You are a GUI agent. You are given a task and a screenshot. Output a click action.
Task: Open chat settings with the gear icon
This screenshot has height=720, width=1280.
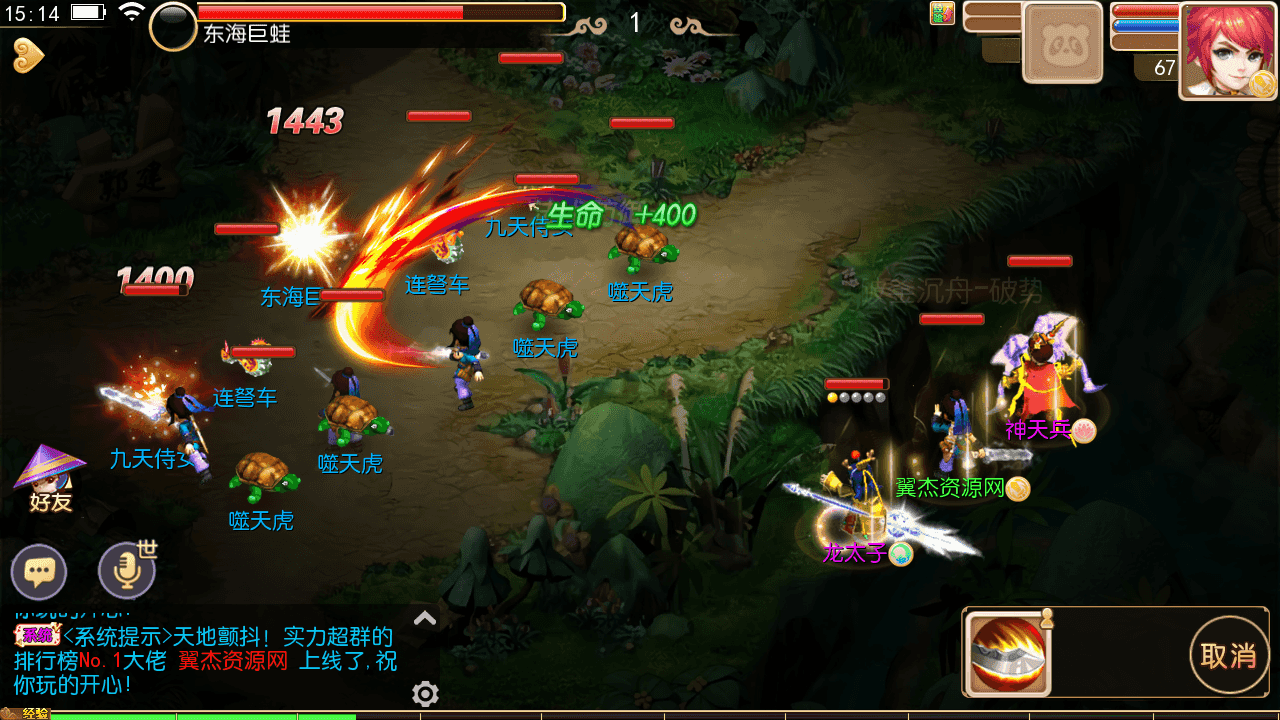[425, 693]
